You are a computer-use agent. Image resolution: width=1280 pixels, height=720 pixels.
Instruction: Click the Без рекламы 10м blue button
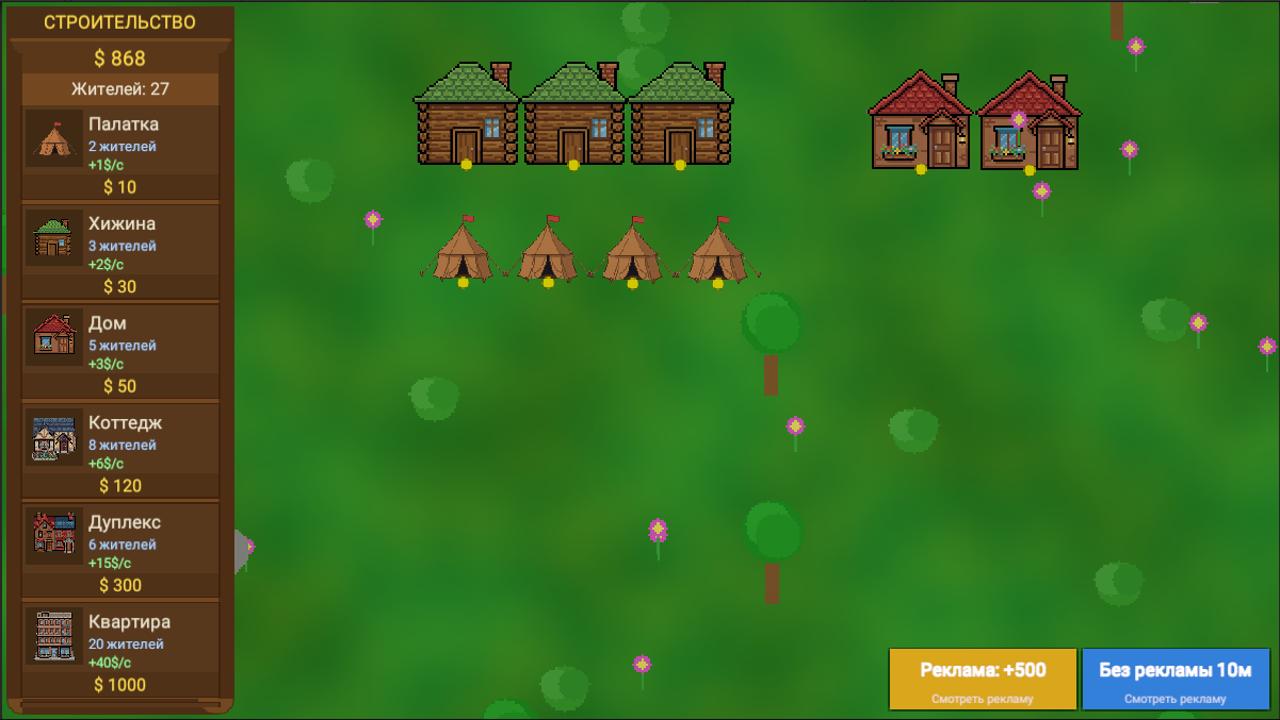tap(1175, 678)
